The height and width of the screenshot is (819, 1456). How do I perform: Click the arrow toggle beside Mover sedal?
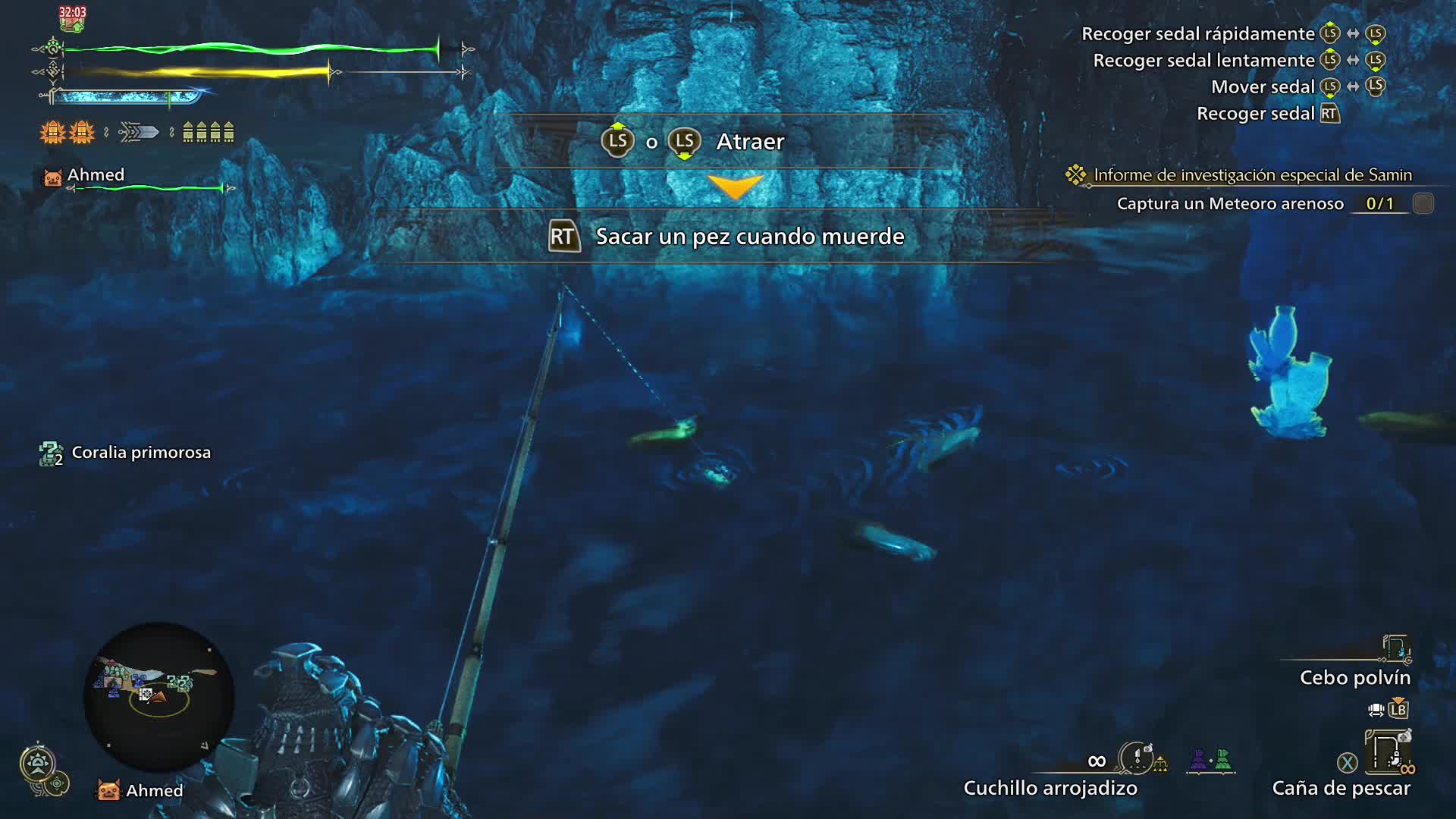click(1352, 86)
